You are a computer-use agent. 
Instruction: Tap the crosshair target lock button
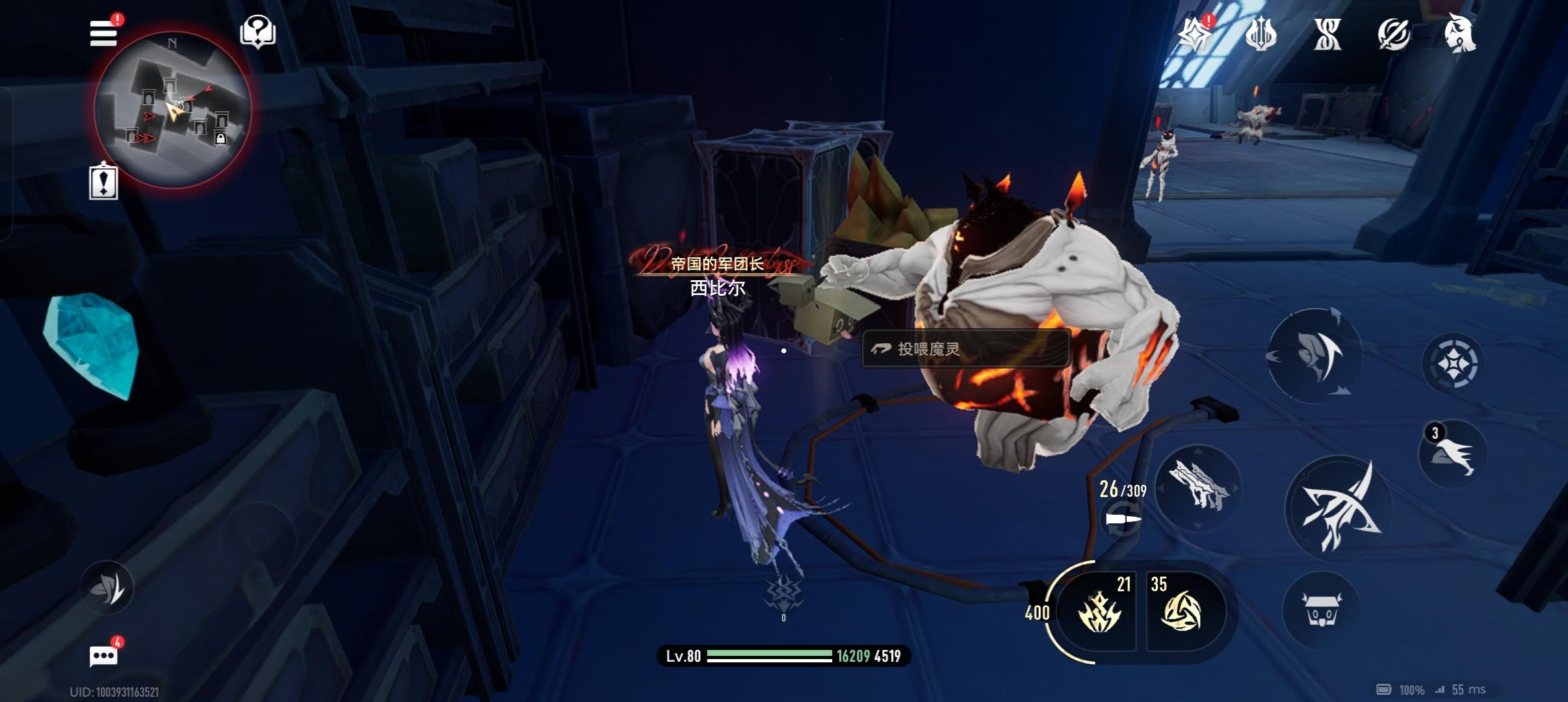(x=1452, y=363)
